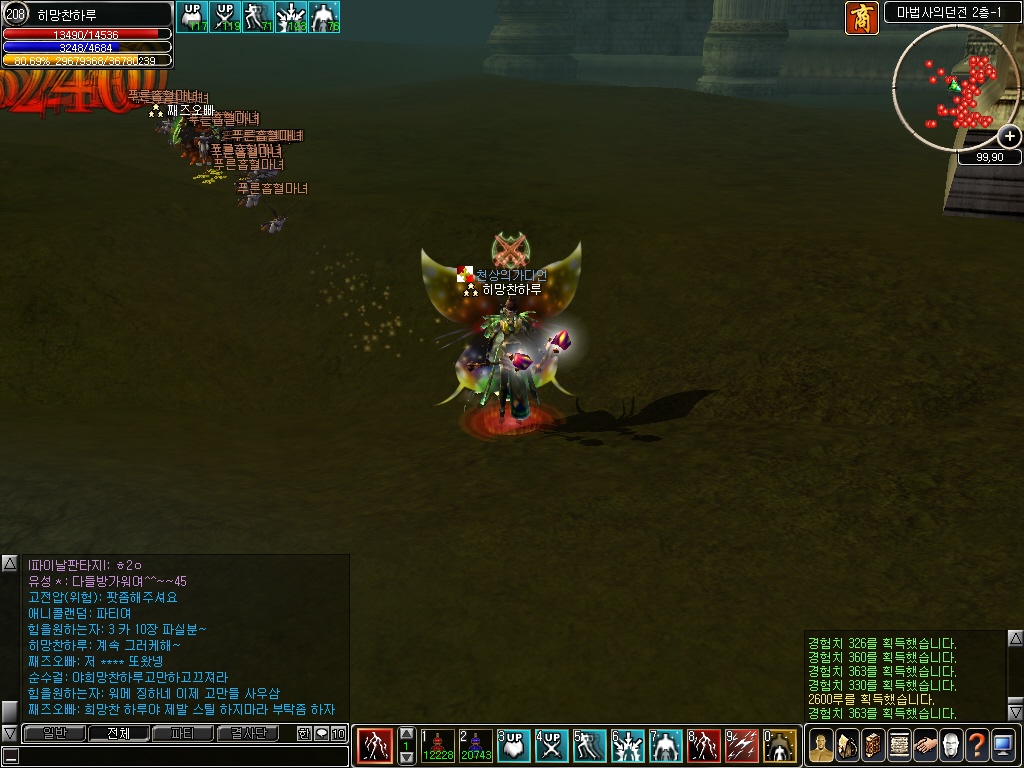This screenshot has height=768, width=1024.
Task: Click the hotbar page up arrow
Action: pos(407,734)
